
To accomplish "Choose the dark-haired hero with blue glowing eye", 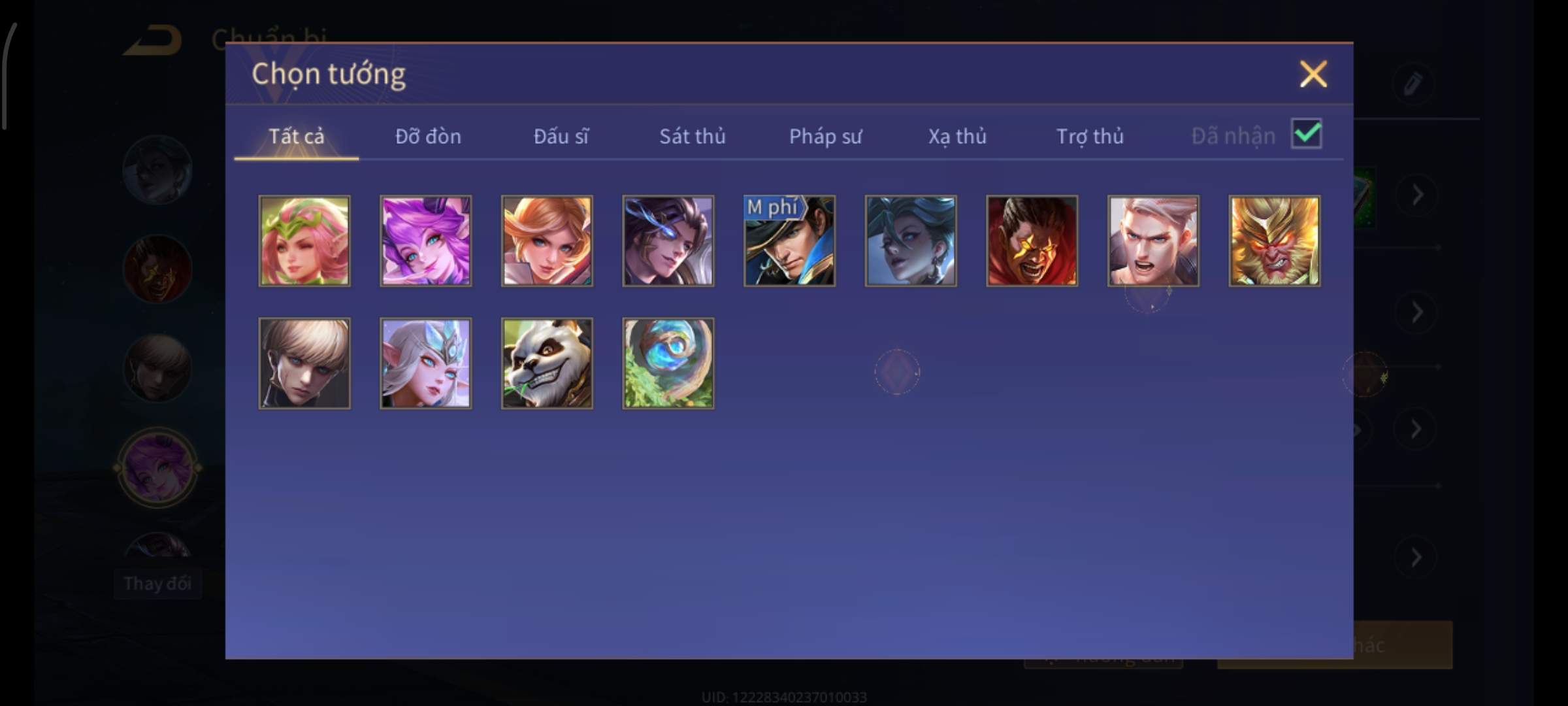I will tap(668, 241).
